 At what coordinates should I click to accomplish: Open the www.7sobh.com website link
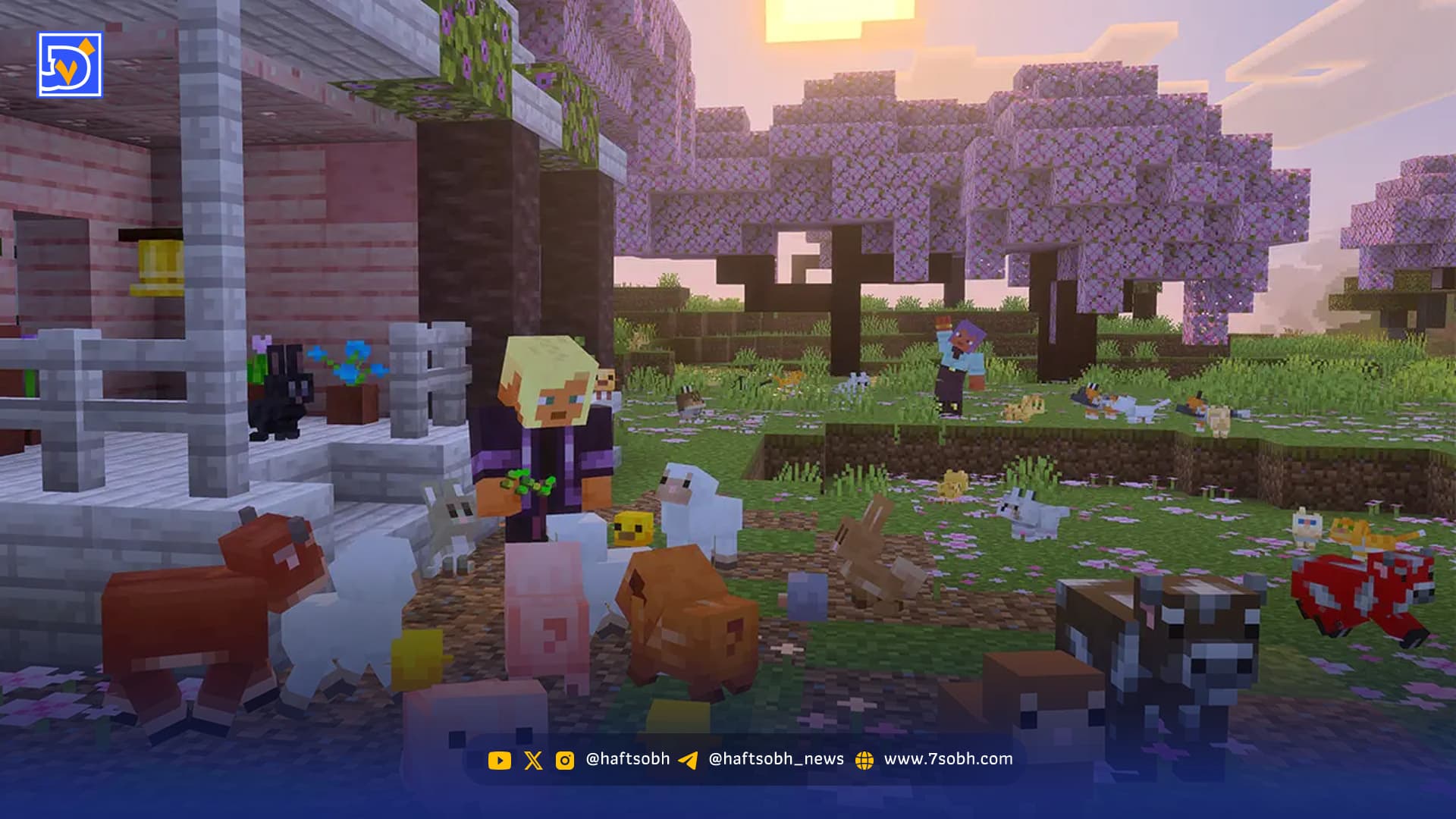point(947,759)
